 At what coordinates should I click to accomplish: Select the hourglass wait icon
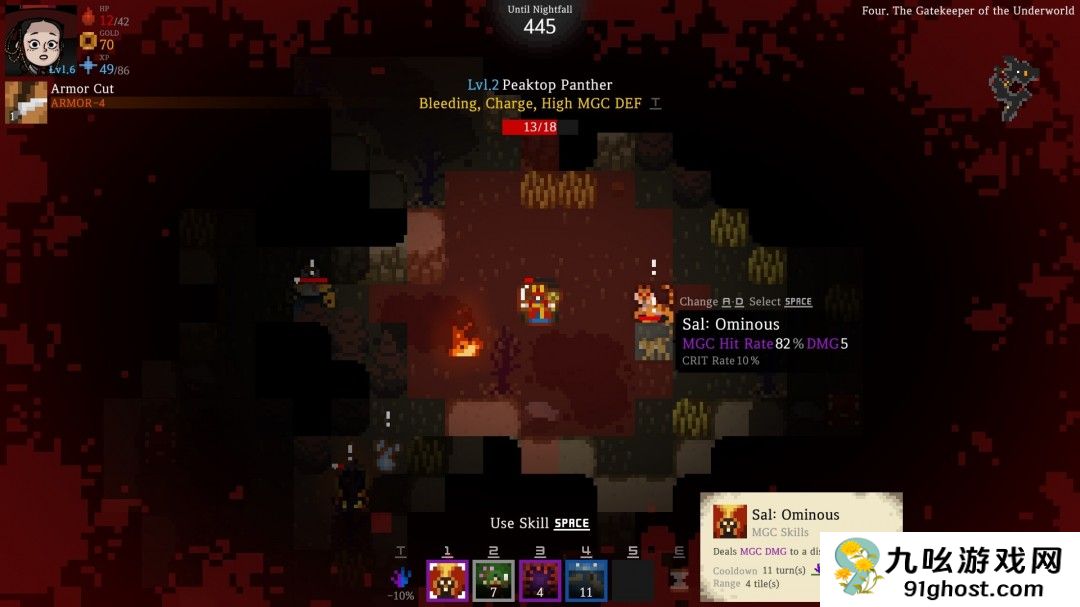click(x=680, y=580)
